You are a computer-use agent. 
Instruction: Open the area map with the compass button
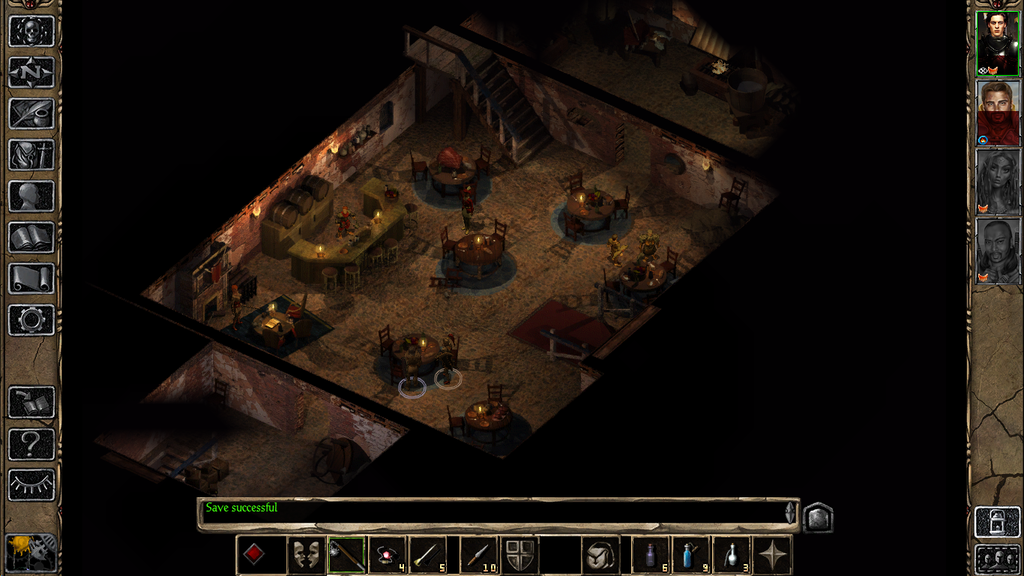(x=31, y=72)
